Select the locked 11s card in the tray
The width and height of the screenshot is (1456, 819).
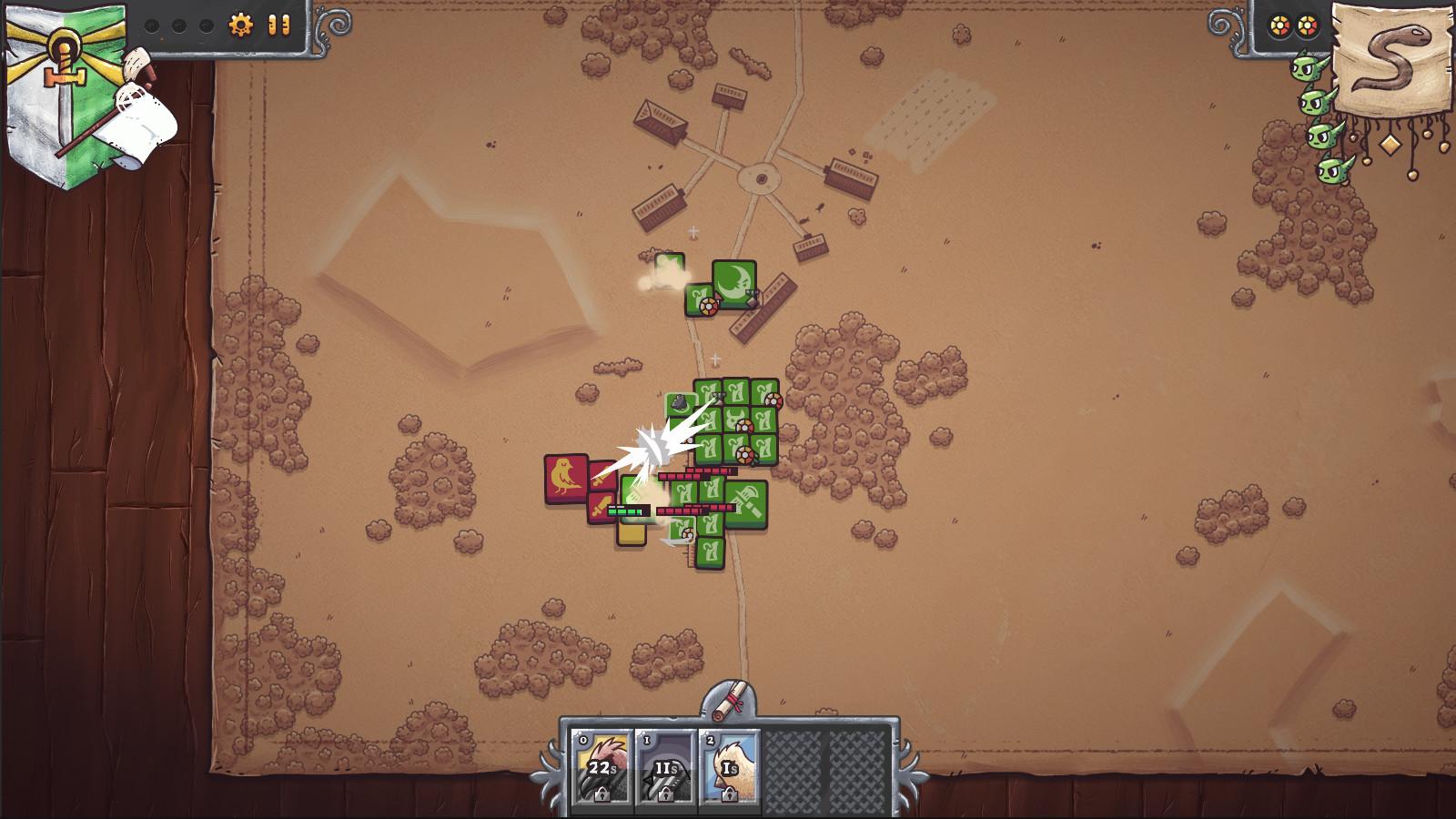tap(665, 767)
